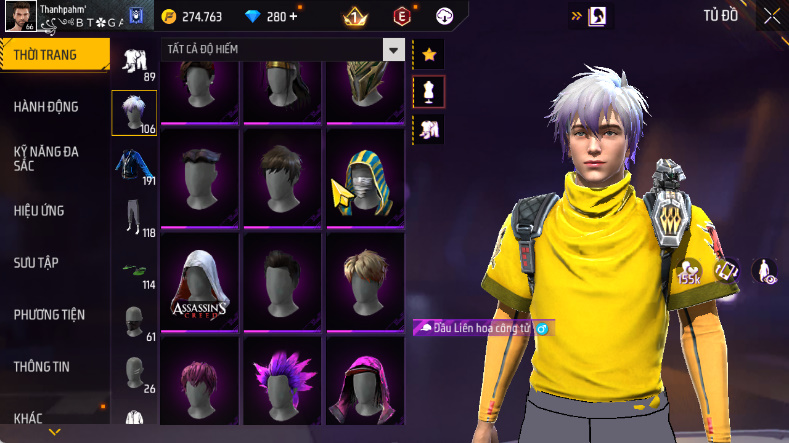The height and width of the screenshot is (443, 789).
Task: Select the pink hooded head item
Action: click(x=364, y=385)
